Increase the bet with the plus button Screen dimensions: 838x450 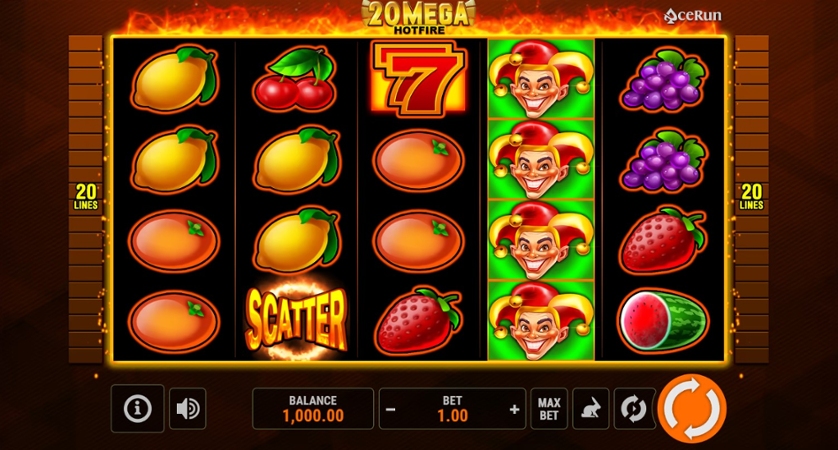coord(514,409)
